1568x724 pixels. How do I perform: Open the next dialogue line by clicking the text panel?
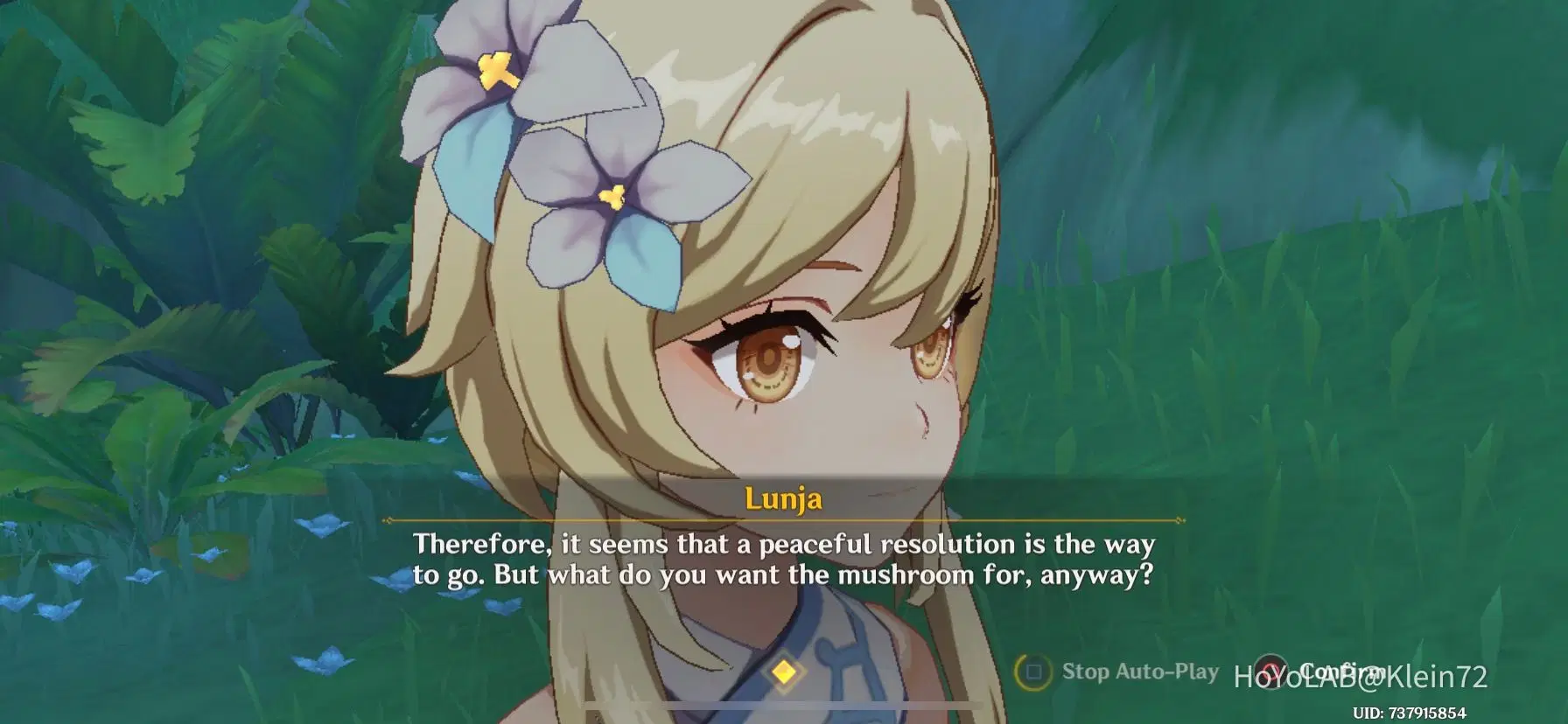pos(784,560)
